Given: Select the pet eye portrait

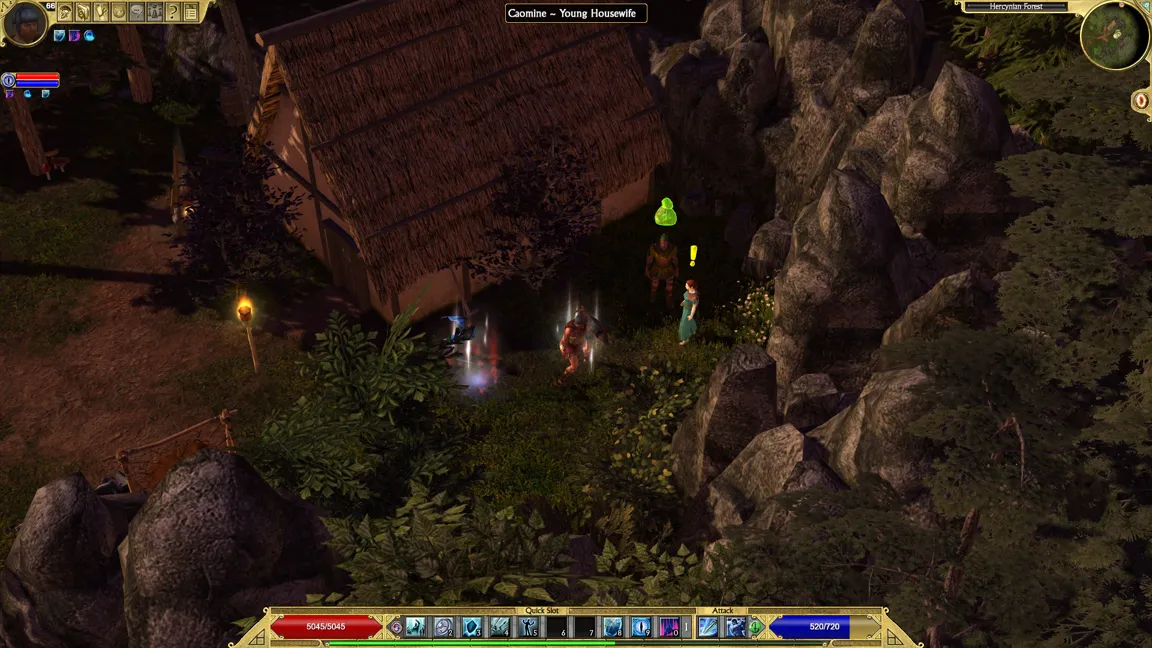Looking at the screenshot, I should click(x=9, y=79).
